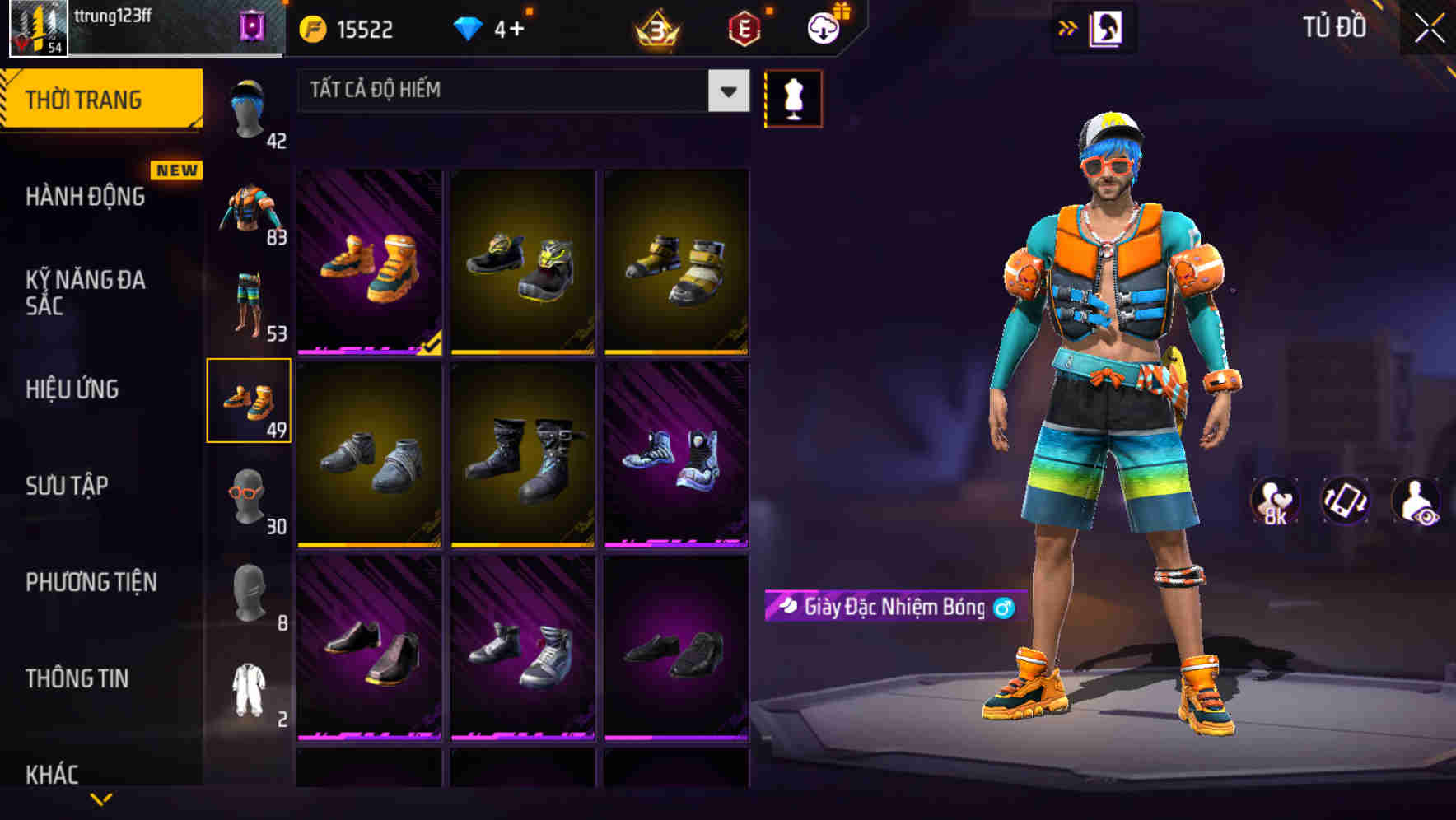The width and height of the screenshot is (1456, 820).
Task: Click the diamond balance icon showing 4+
Action: click(469, 29)
